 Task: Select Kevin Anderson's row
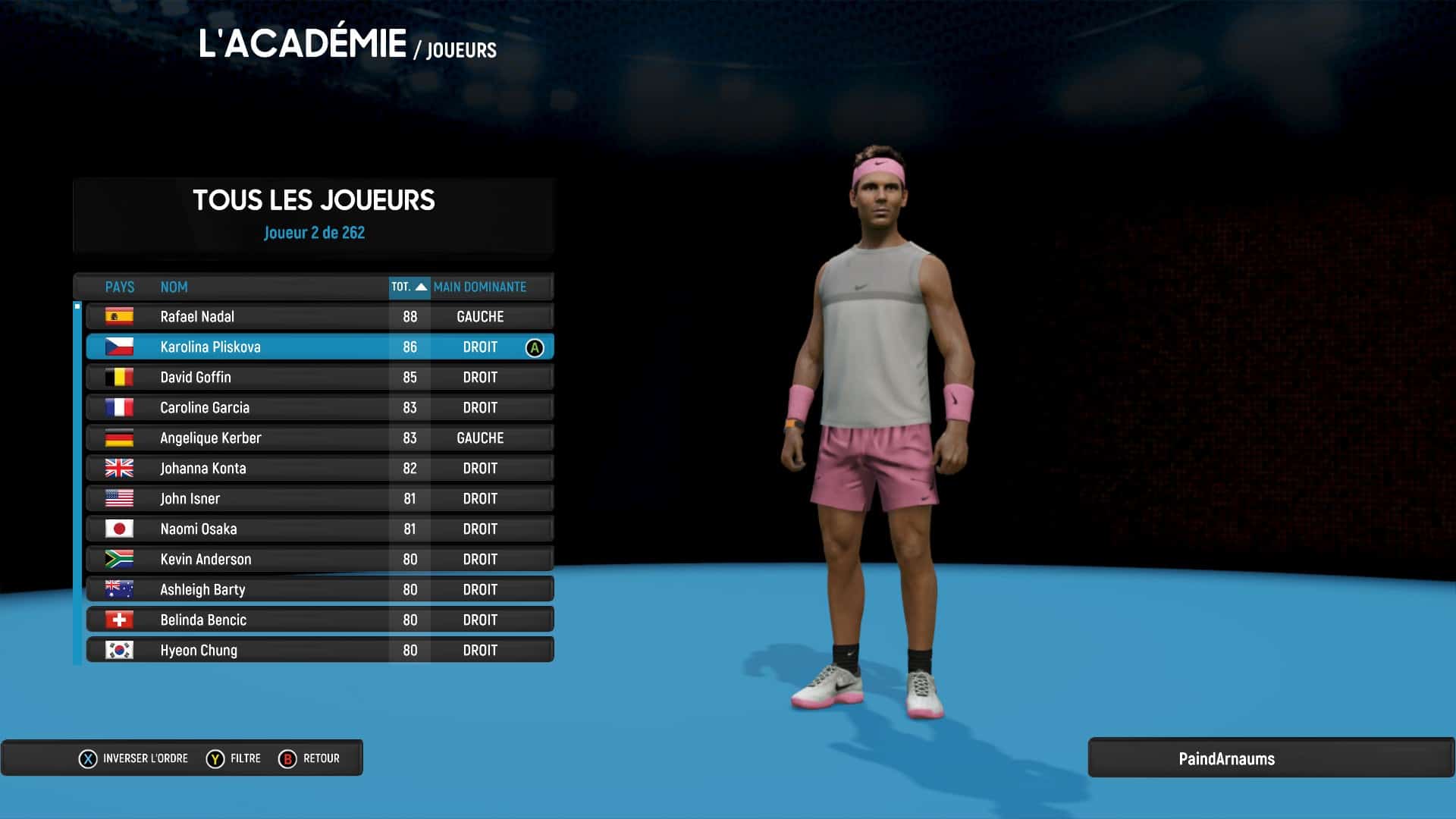(x=319, y=559)
